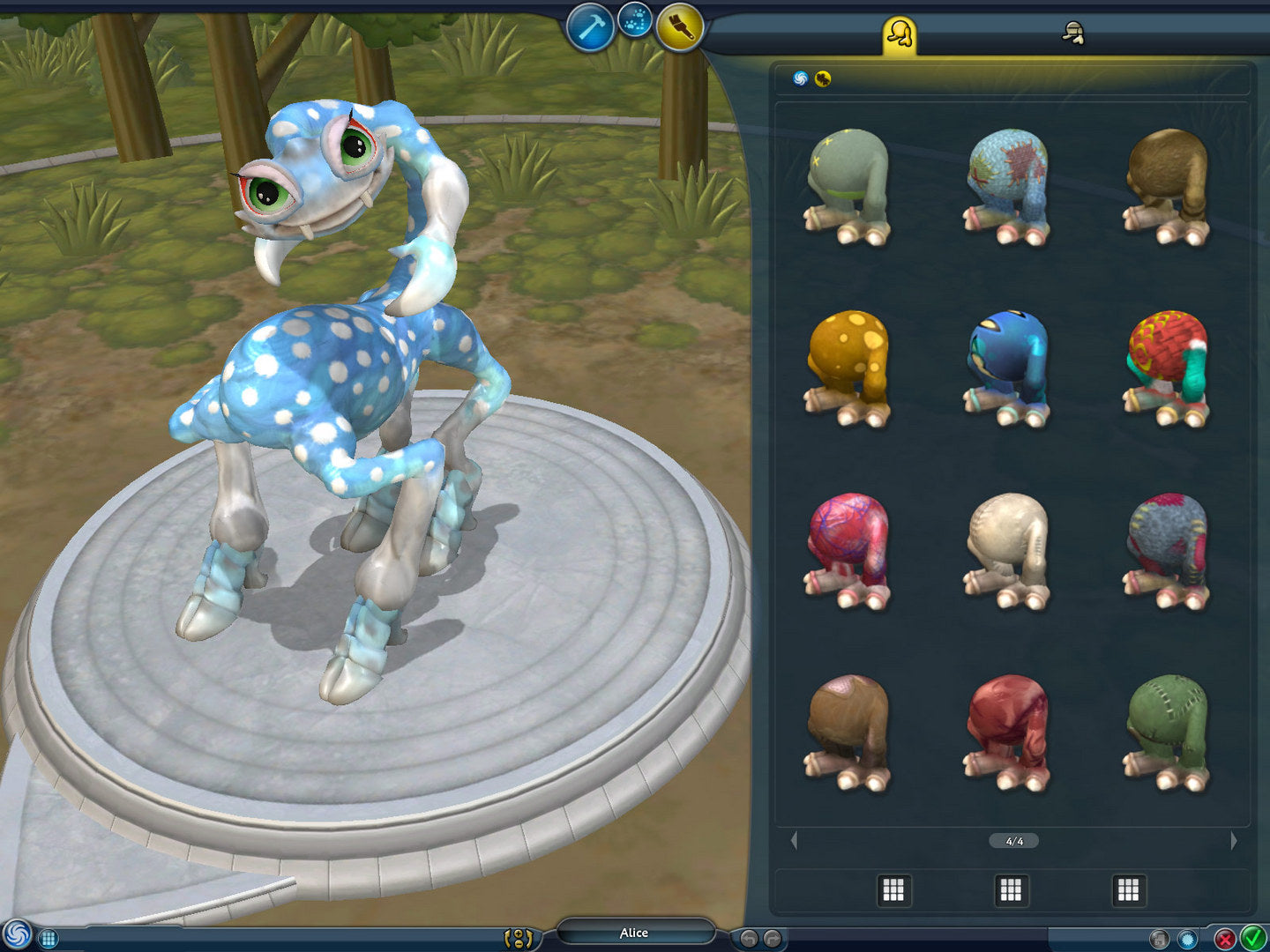Go to the next paint style page
Screen dimensions: 1270x952
(1233, 841)
